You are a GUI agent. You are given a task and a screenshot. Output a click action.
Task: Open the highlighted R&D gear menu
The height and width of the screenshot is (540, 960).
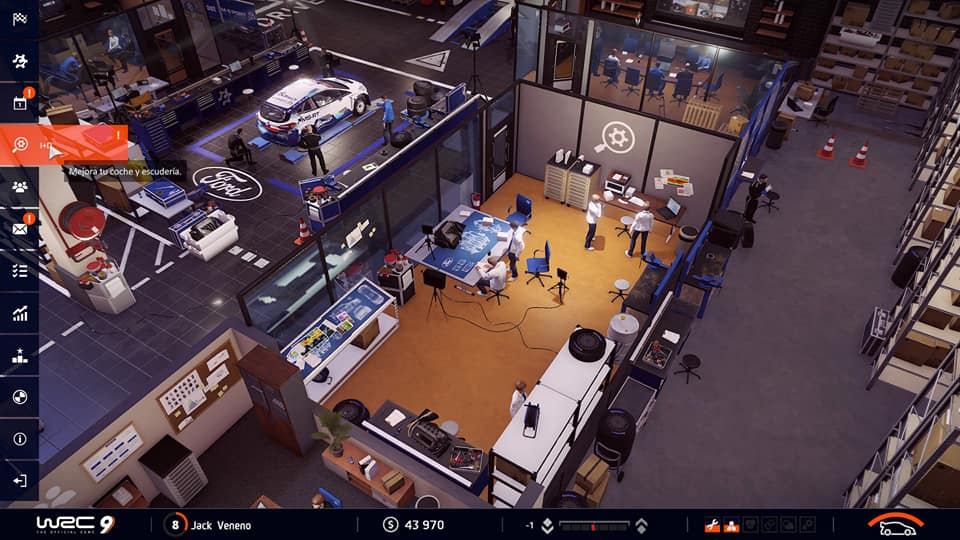click(20, 144)
